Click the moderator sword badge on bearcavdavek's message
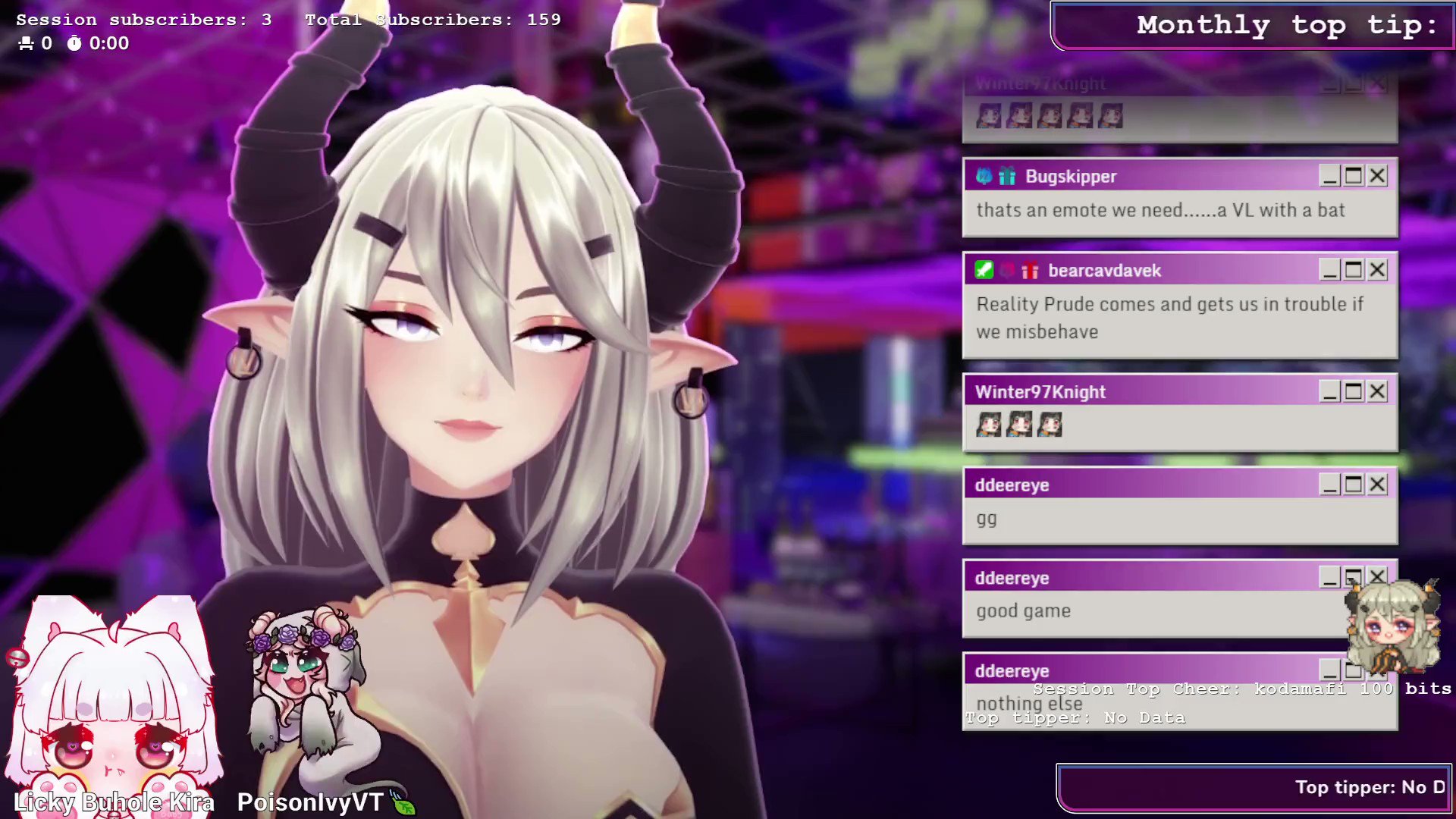Image resolution: width=1456 pixels, height=819 pixels. click(984, 270)
